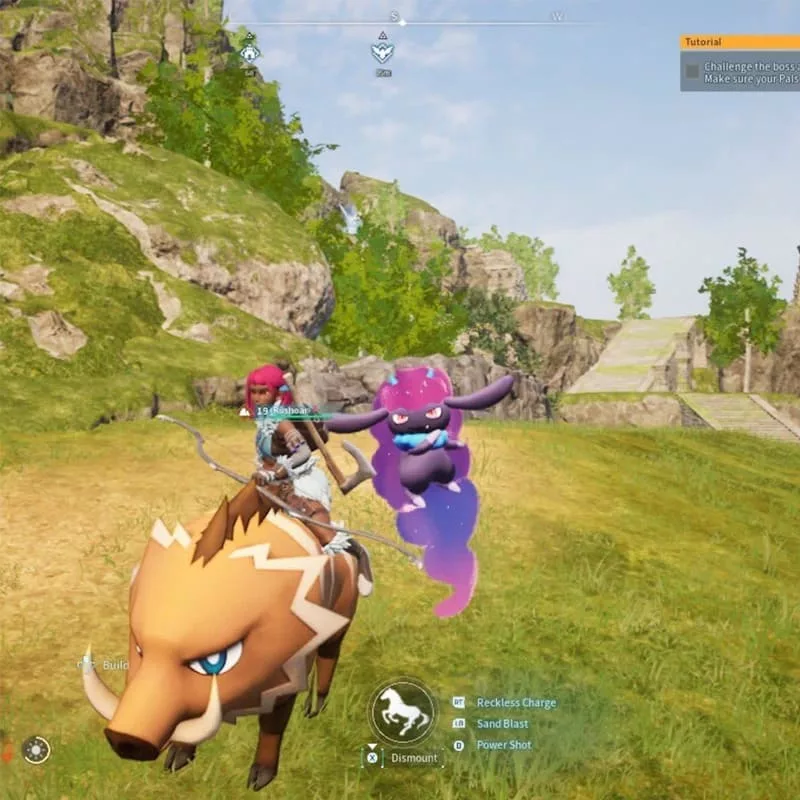
Task: Select the home base marker on compass
Action: pos(249,51)
